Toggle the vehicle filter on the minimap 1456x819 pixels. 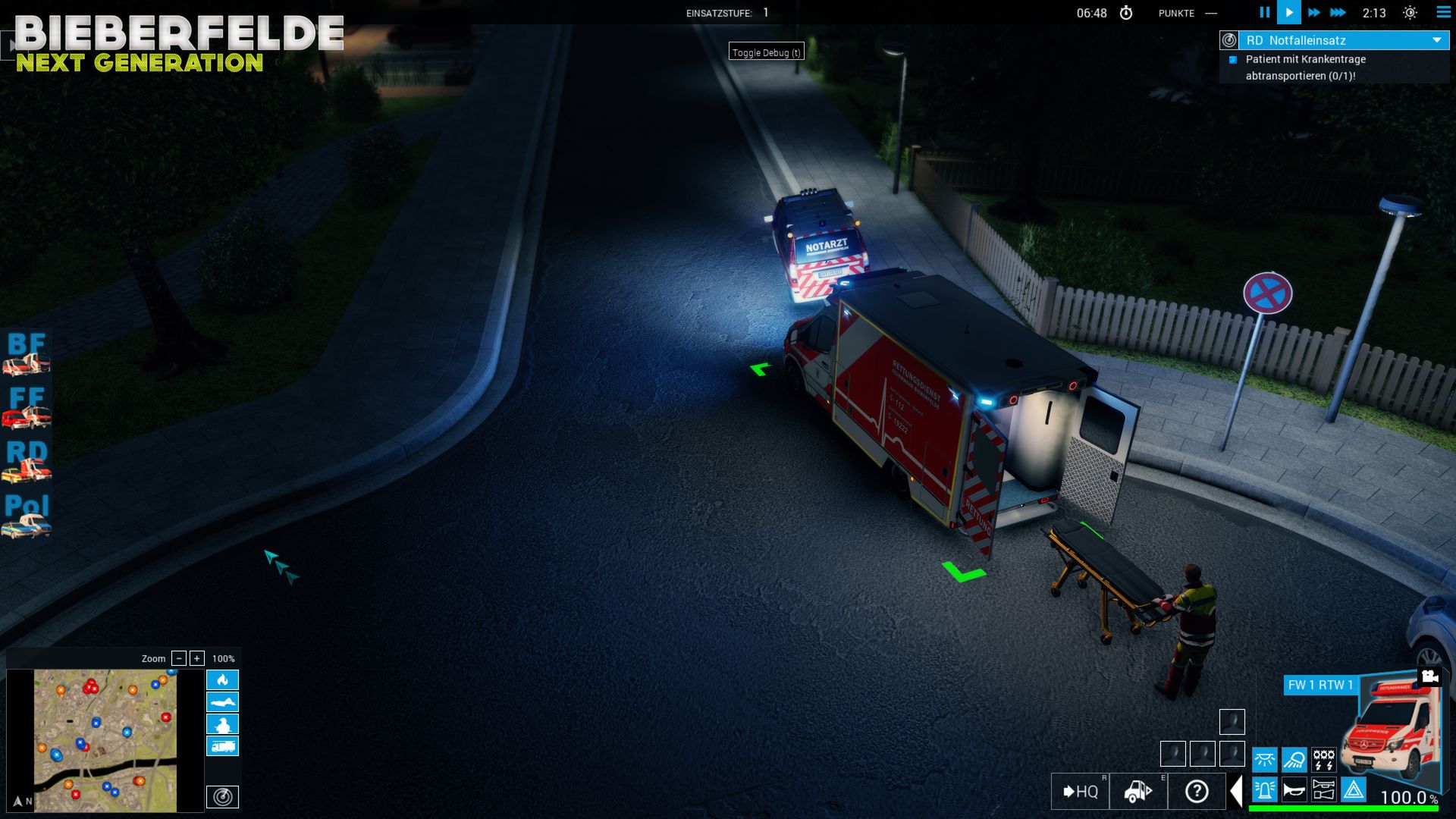(x=222, y=746)
